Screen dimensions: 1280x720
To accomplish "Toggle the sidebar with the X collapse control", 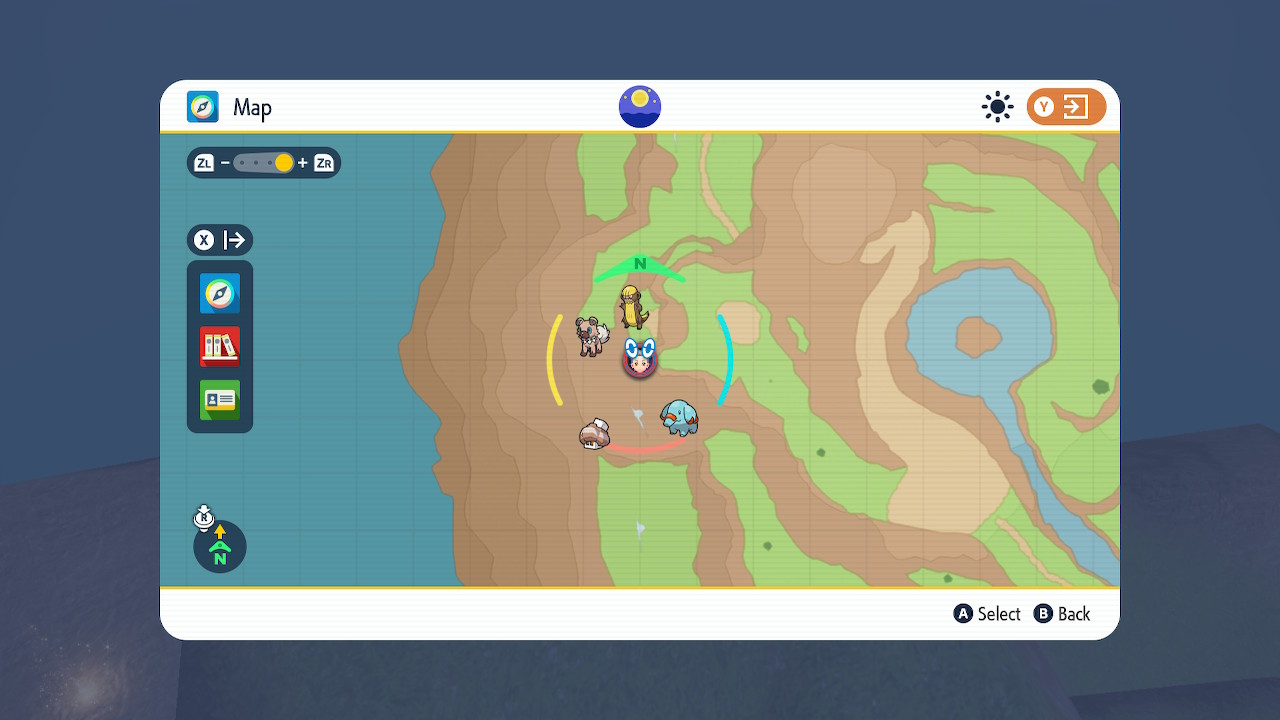I will [x=203, y=239].
